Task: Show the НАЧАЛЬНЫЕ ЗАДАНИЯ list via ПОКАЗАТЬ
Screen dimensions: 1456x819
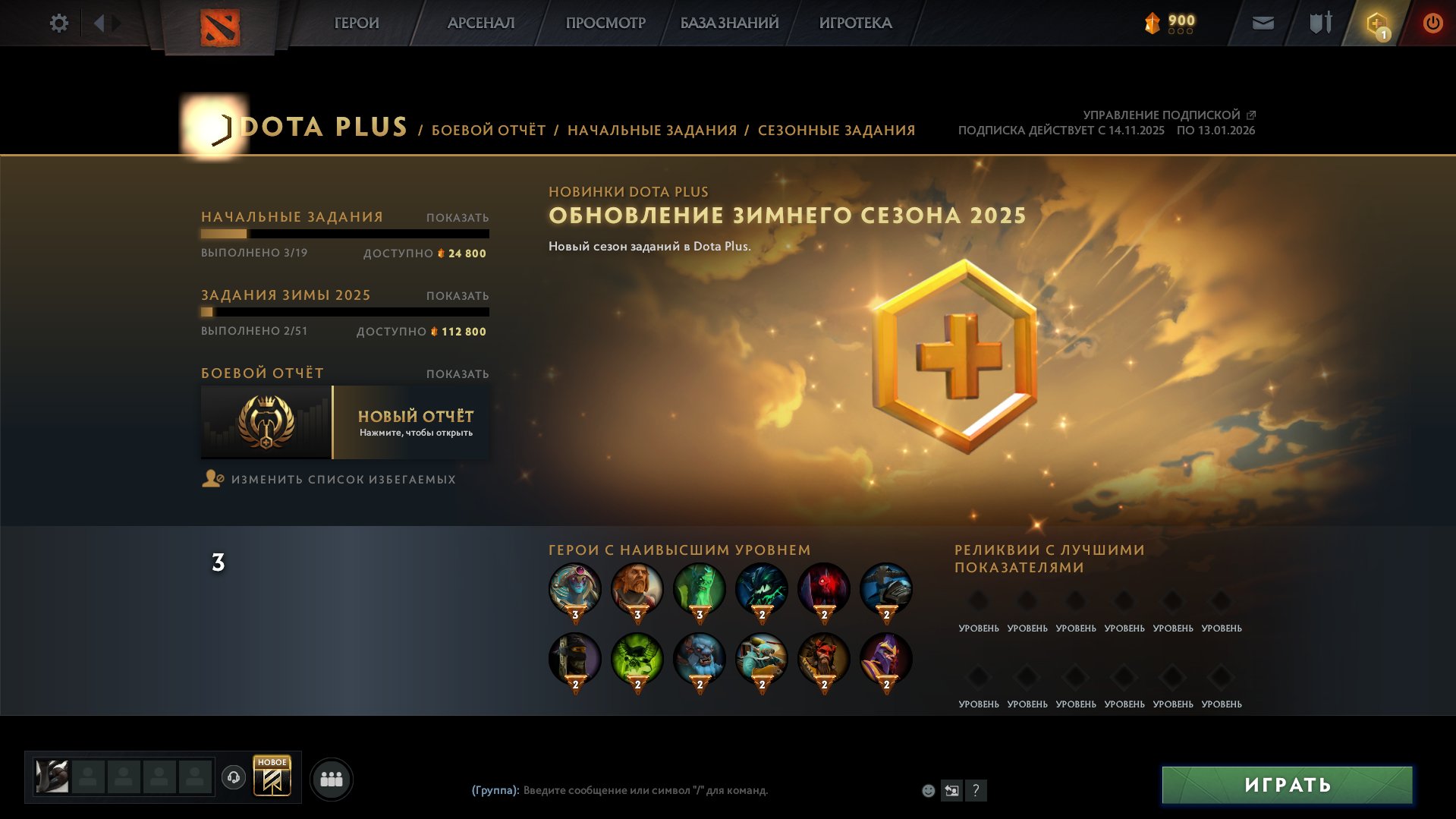Action: click(x=457, y=216)
